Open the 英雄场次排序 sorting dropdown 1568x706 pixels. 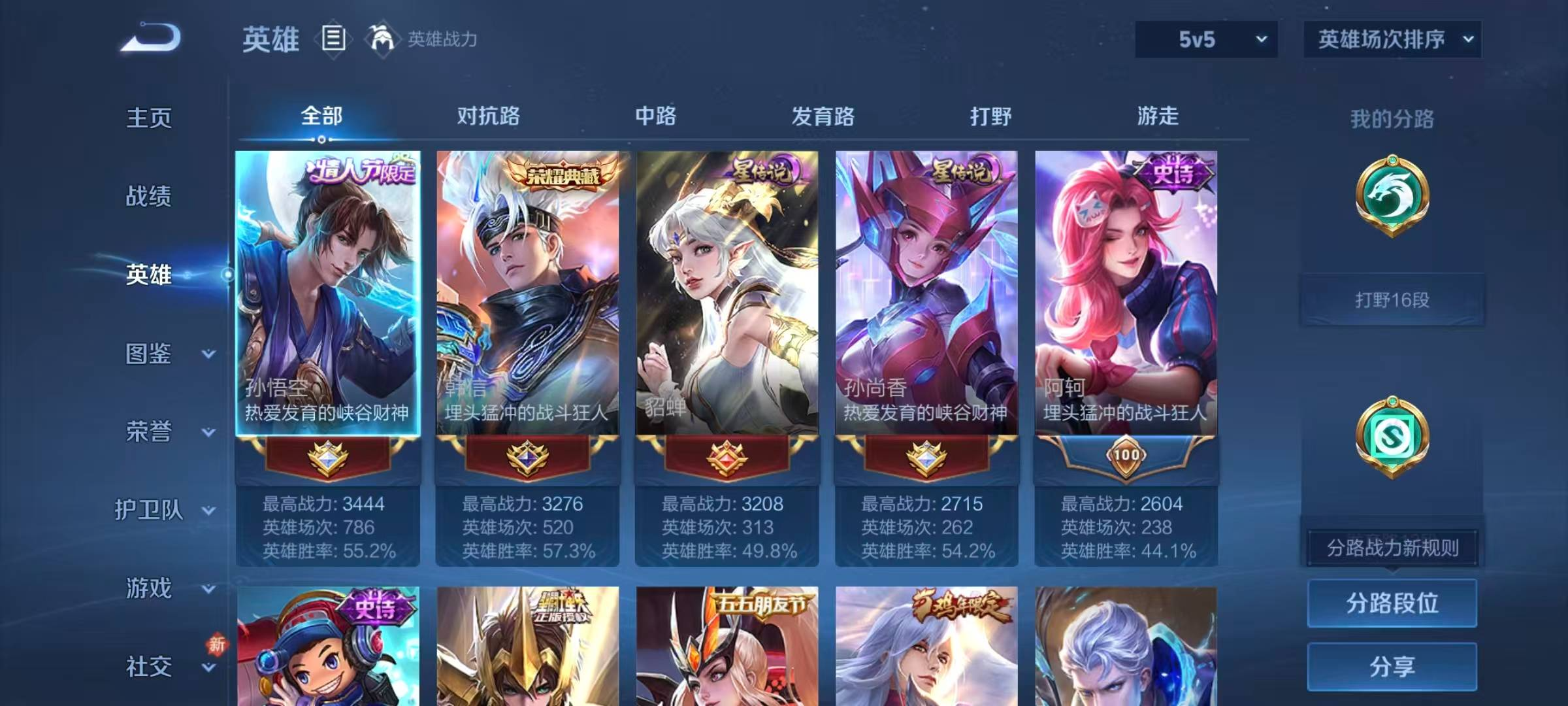click(x=1392, y=39)
